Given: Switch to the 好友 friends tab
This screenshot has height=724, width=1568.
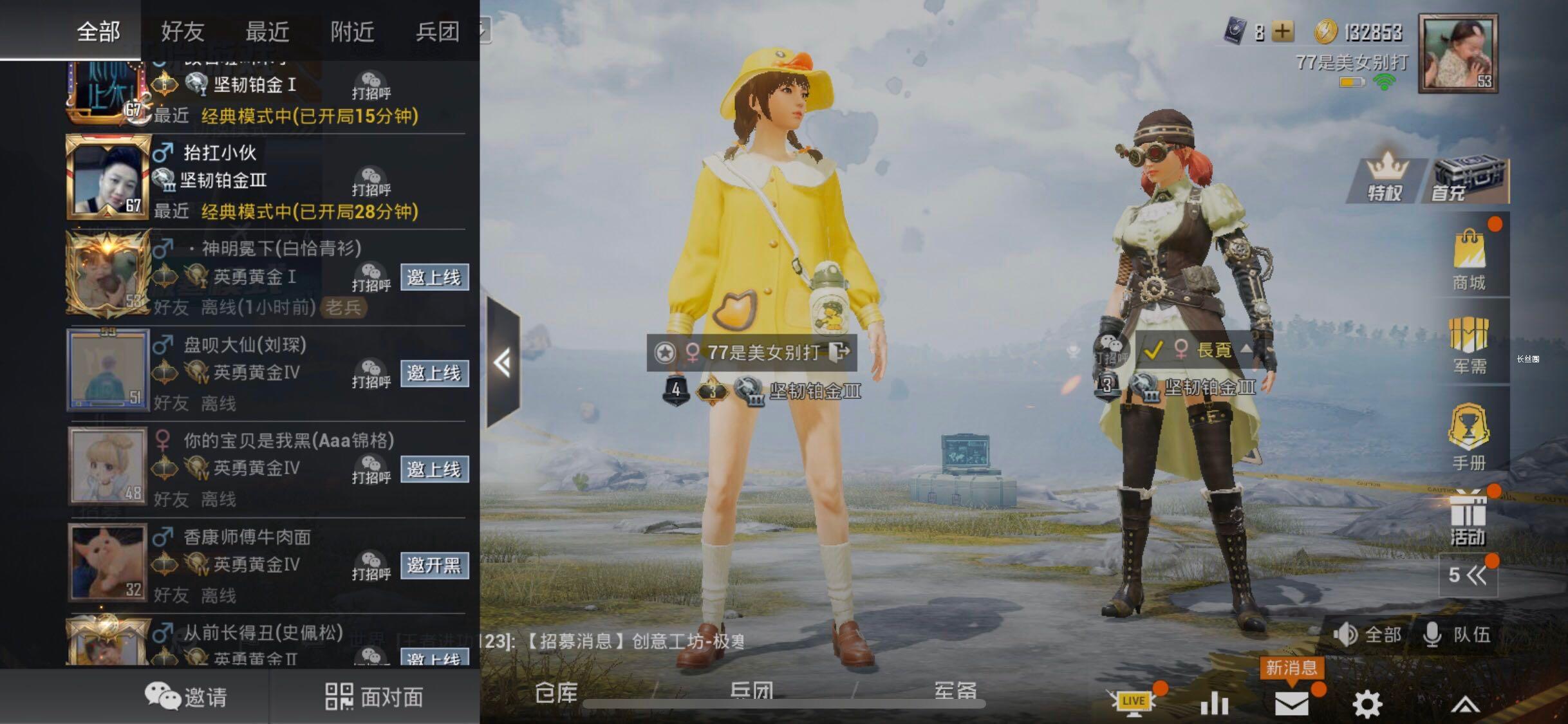Looking at the screenshot, I should pyautogui.click(x=183, y=31).
